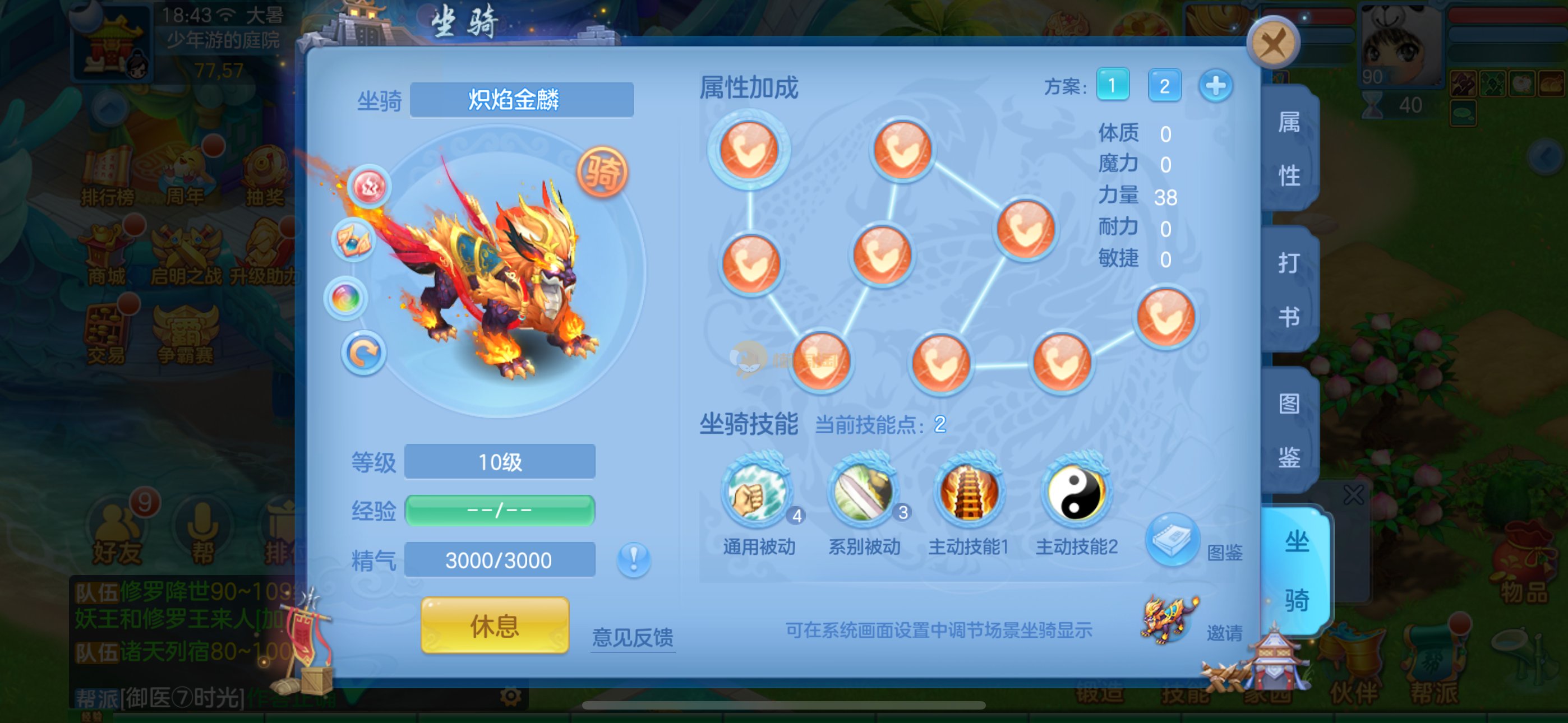Viewport: 1568px width, 723px height.
Task: Click the rotate arrow beside the mount
Action: (x=363, y=353)
